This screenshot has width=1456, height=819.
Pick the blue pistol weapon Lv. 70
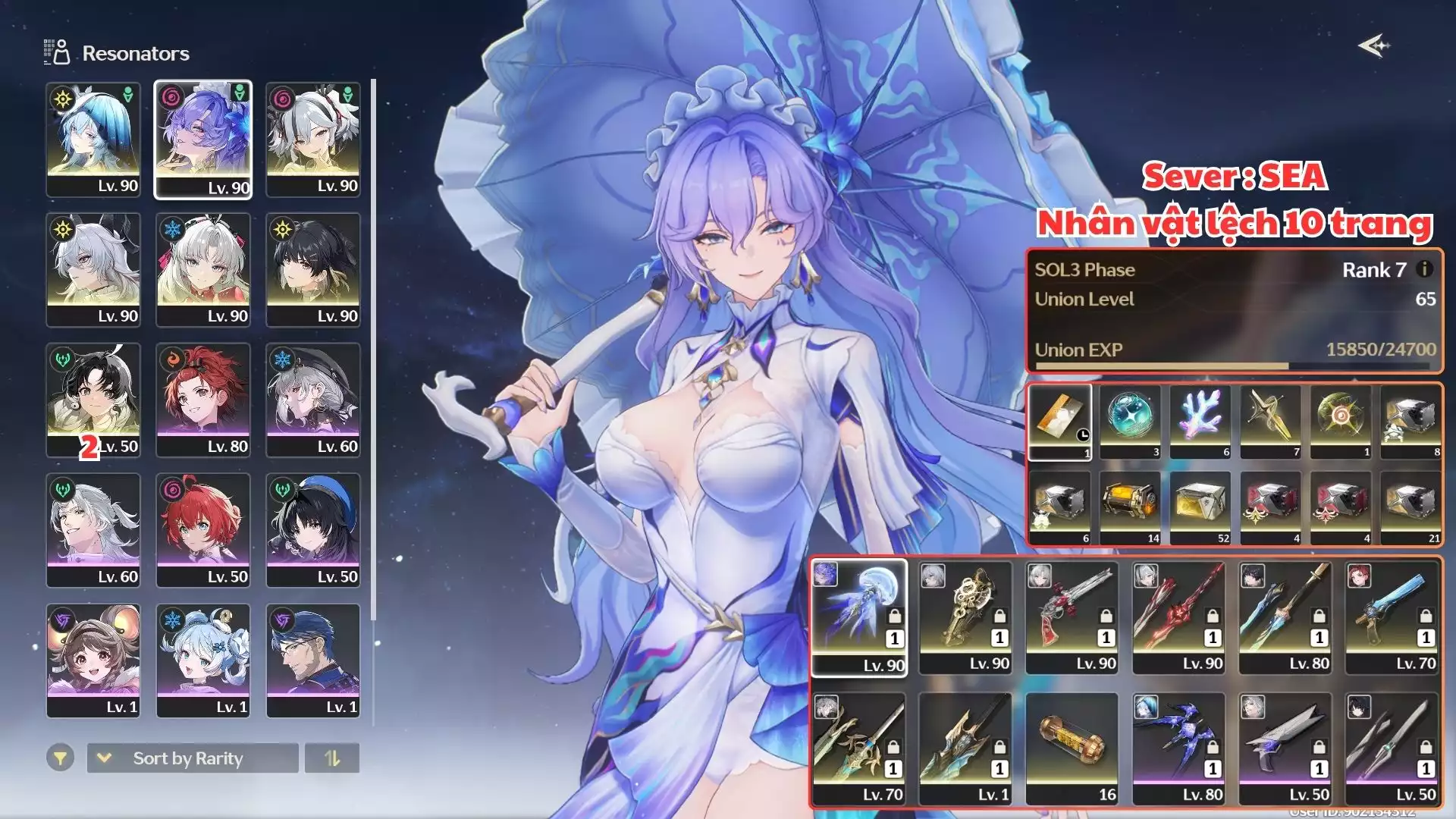point(1392,617)
